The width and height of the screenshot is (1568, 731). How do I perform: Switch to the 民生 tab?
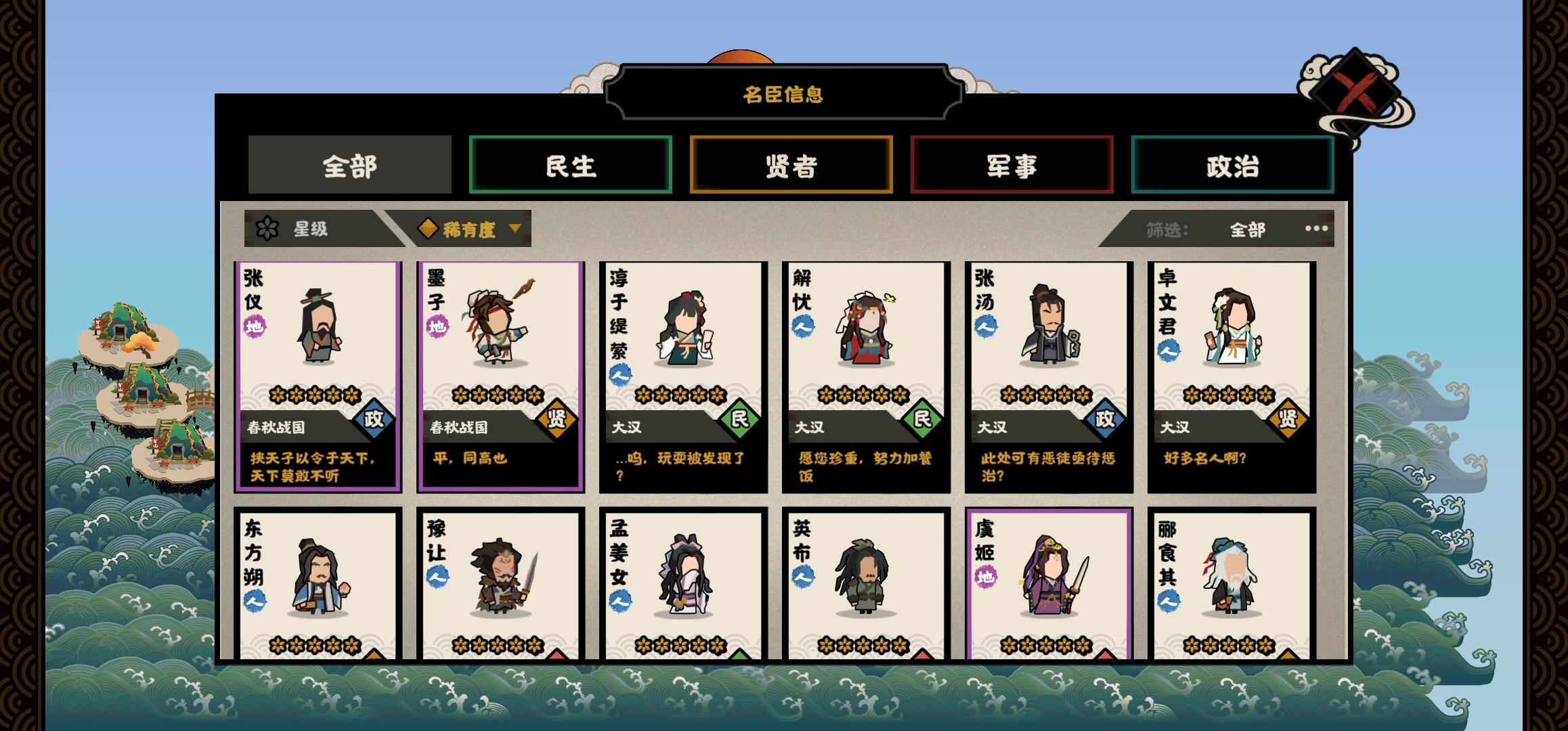pos(571,166)
